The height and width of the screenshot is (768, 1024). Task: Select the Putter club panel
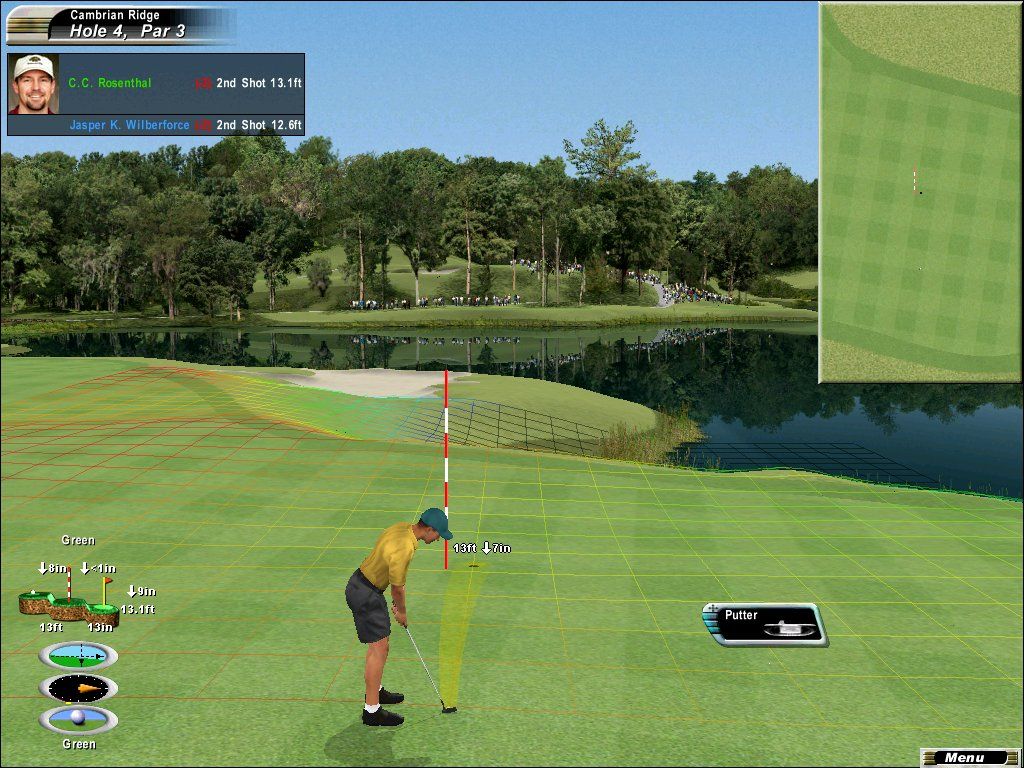click(770, 624)
